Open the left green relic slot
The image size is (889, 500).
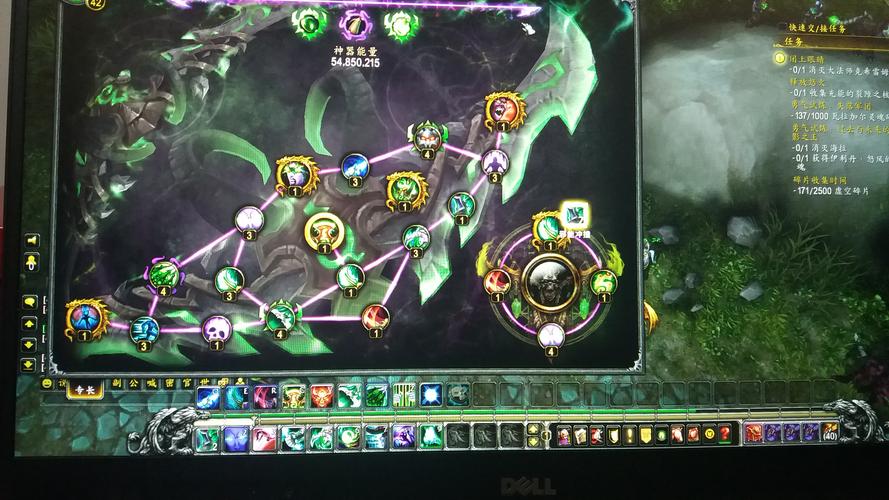click(309, 22)
